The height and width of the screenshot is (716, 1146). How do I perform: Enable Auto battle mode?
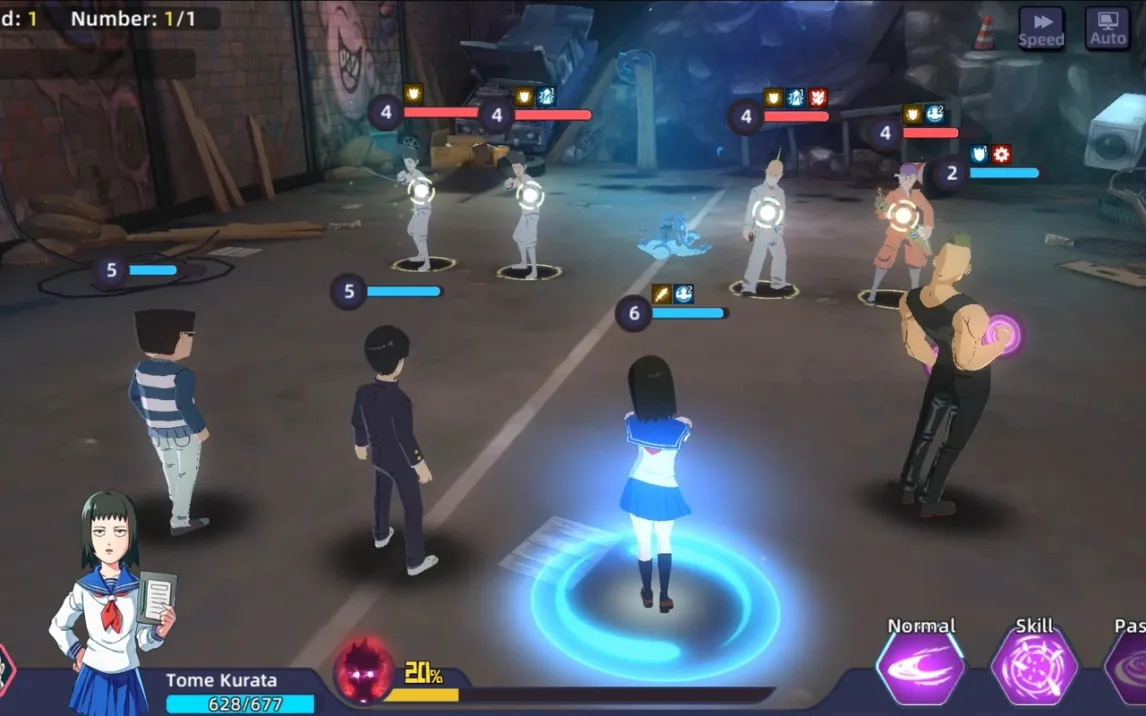click(1107, 28)
